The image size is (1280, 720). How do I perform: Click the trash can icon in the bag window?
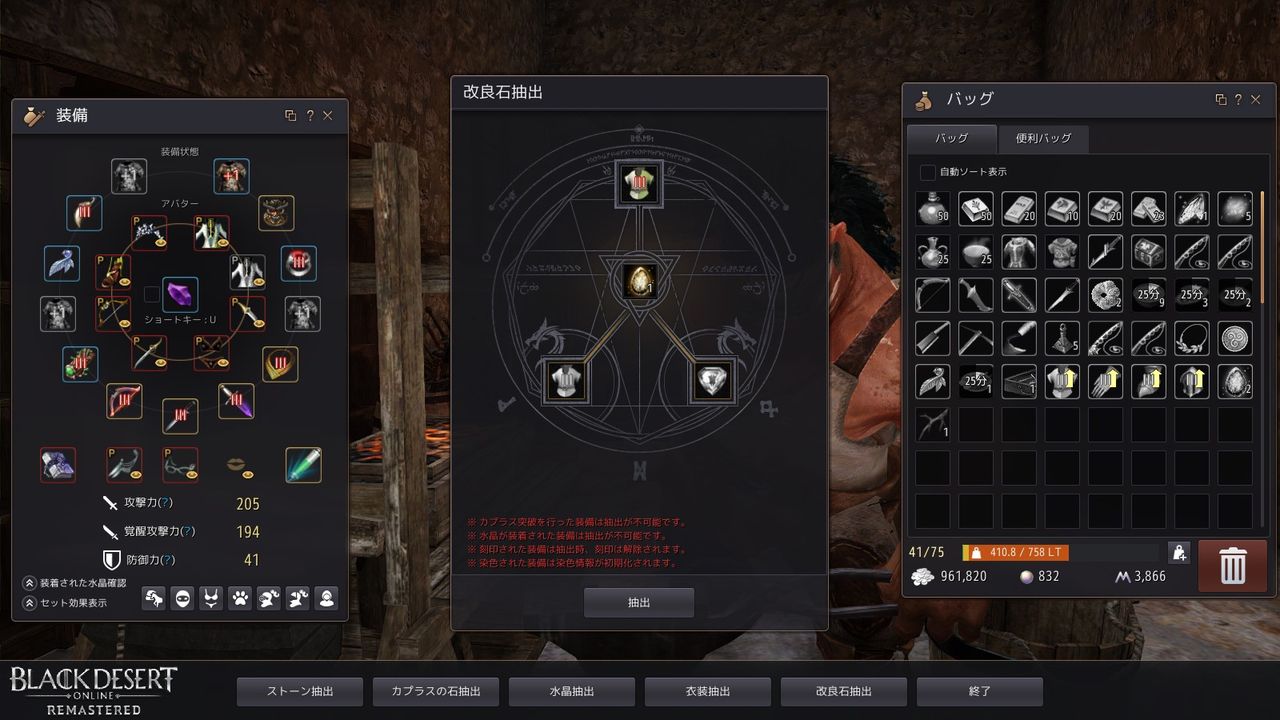click(1232, 564)
